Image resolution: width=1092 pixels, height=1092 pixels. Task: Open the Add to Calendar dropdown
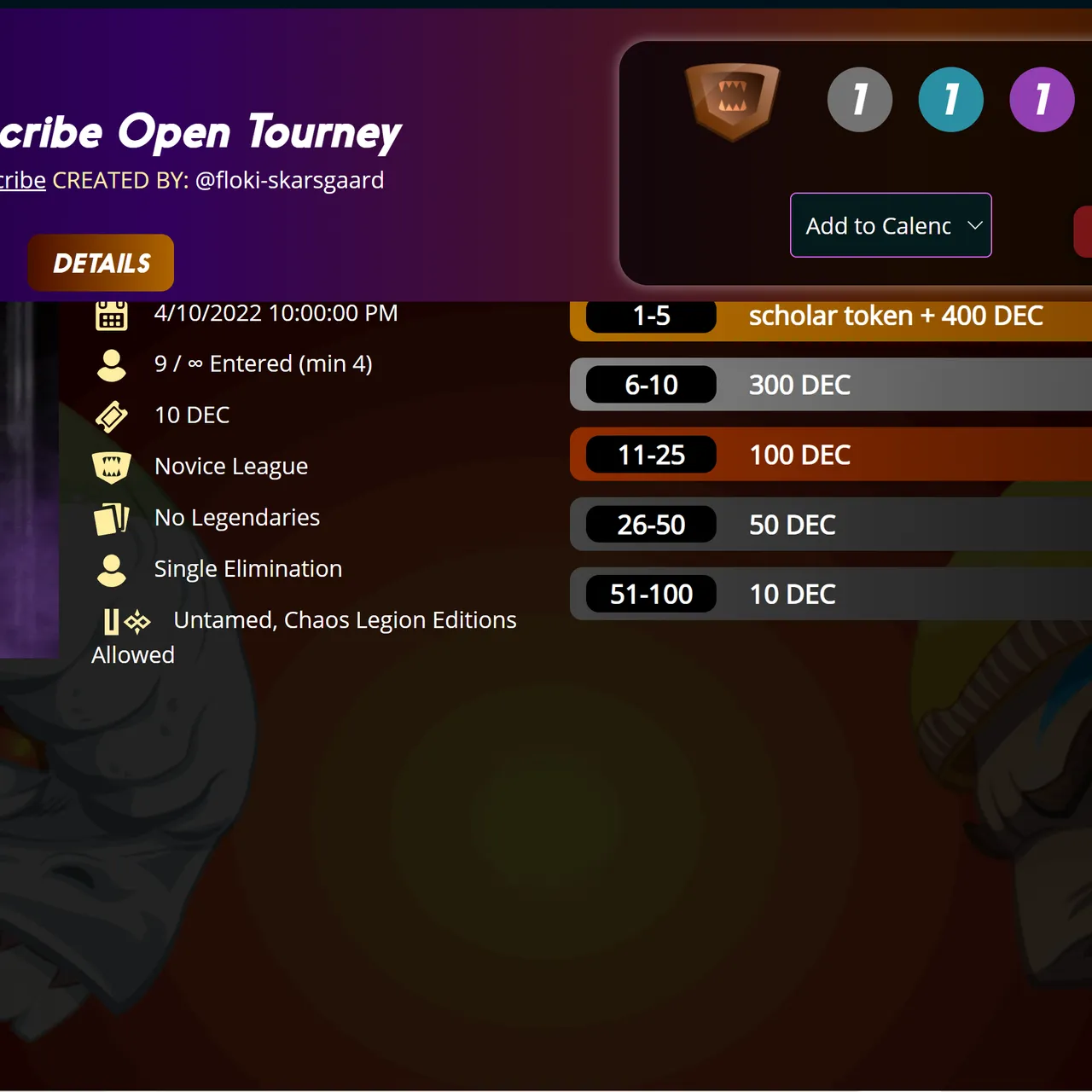pyautogui.click(x=891, y=225)
